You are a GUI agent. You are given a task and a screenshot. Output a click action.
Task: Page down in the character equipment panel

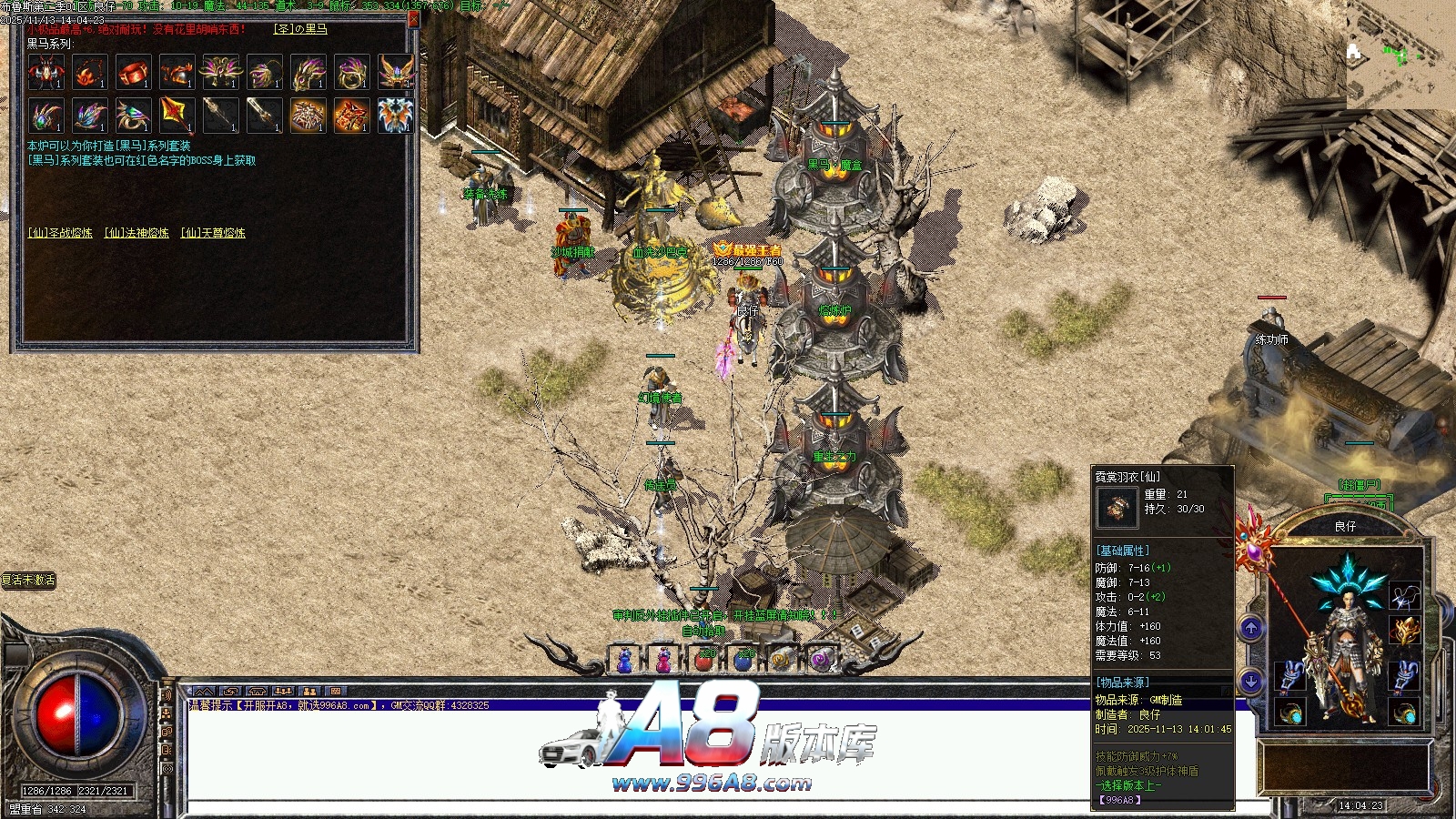[x=1251, y=681]
